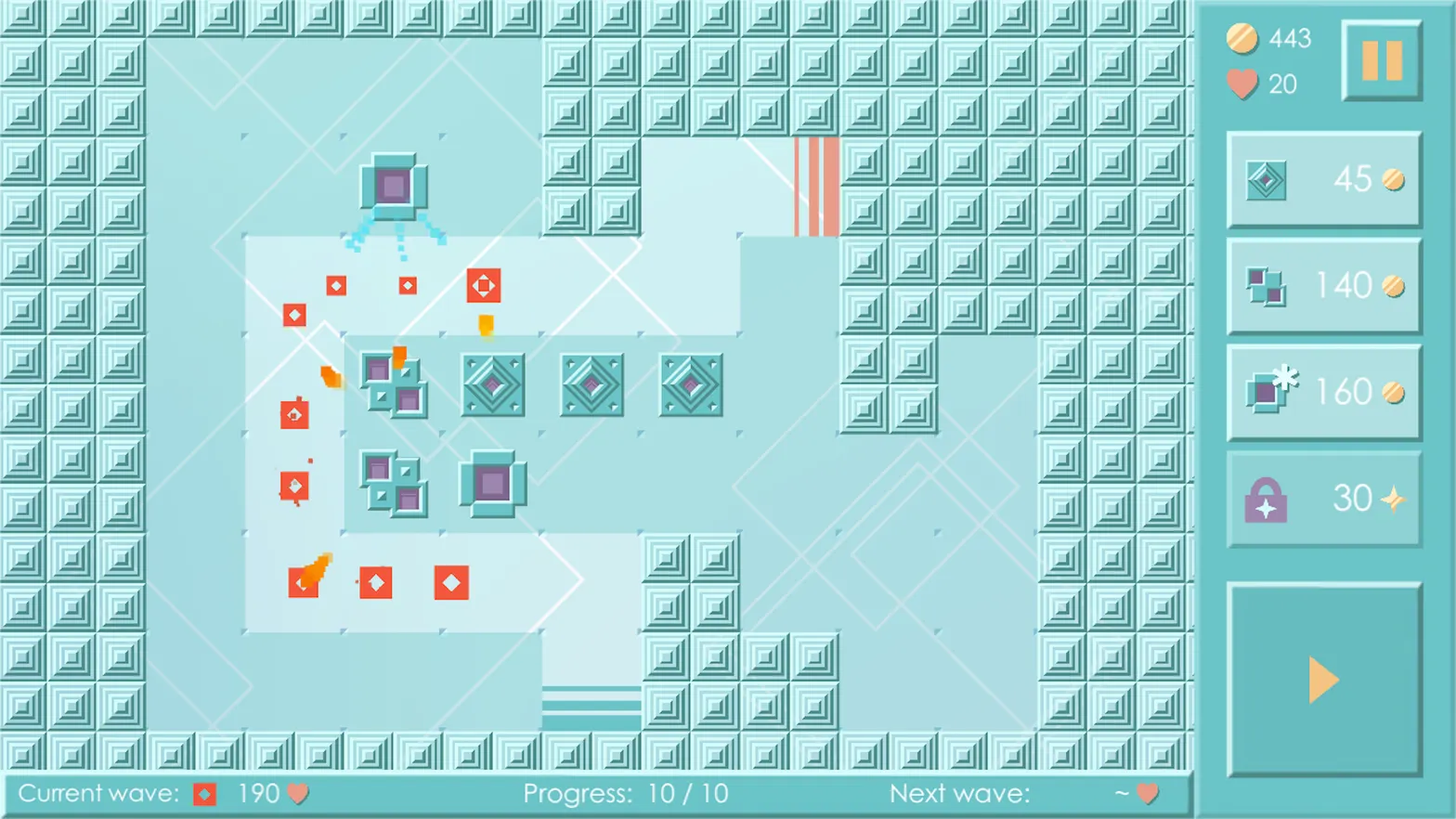Viewport: 1456px width, 819px height.
Task: Click the Progress 10 / 10 counter
Action: (626, 793)
